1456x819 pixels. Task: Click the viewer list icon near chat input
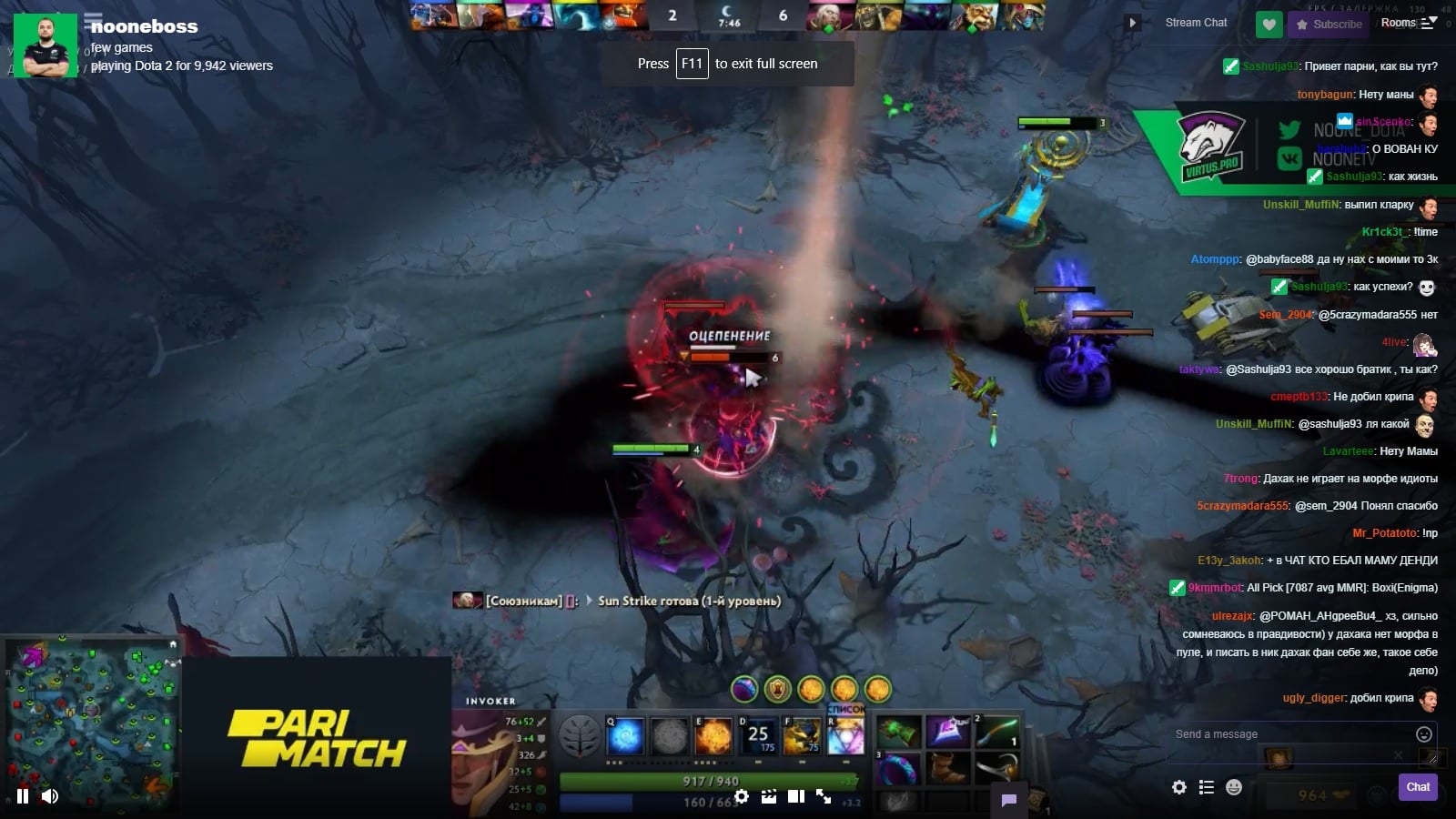(1207, 787)
